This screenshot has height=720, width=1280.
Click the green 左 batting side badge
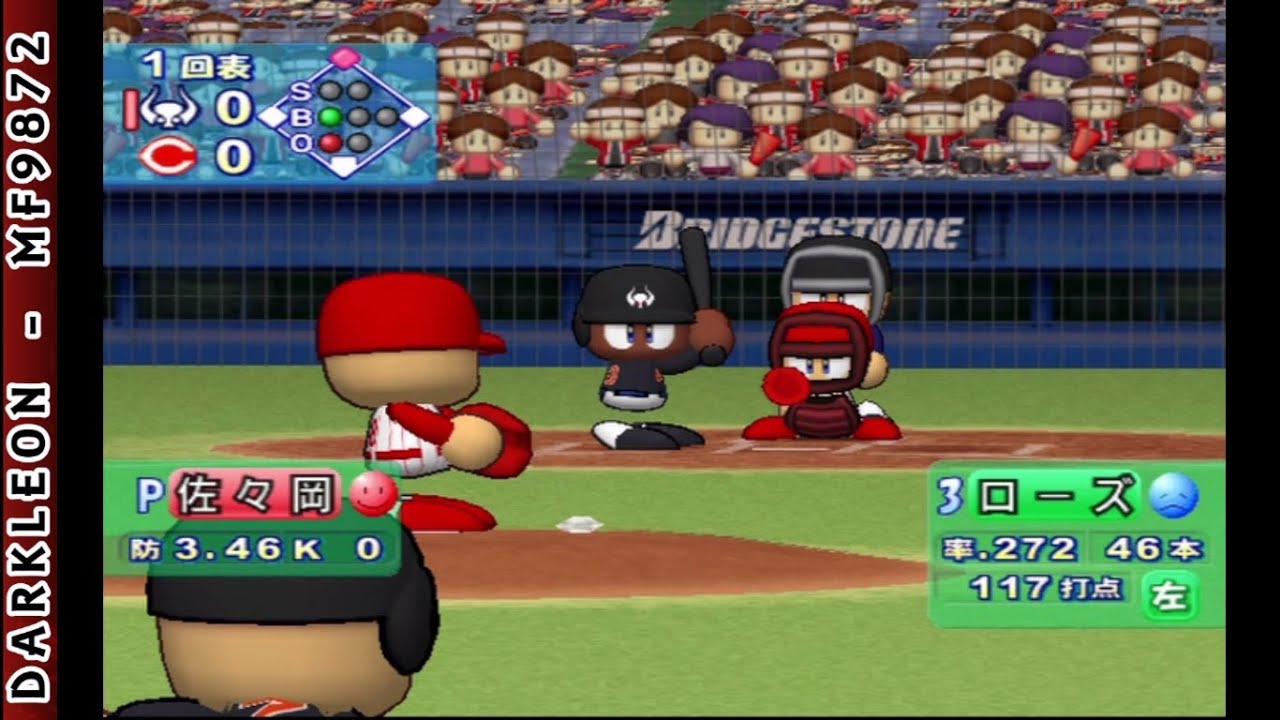[1169, 595]
